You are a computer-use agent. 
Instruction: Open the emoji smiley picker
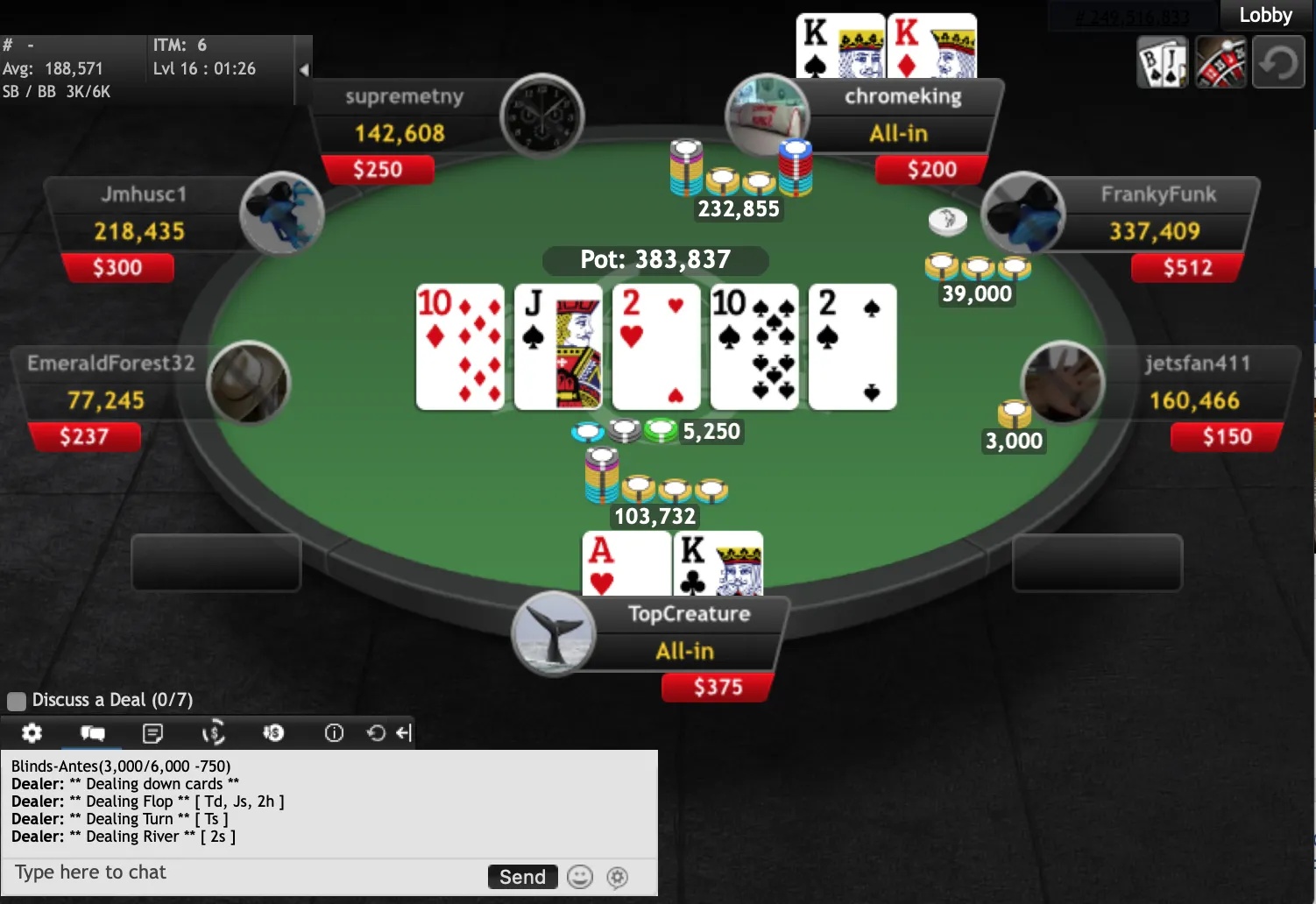pyautogui.click(x=580, y=877)
